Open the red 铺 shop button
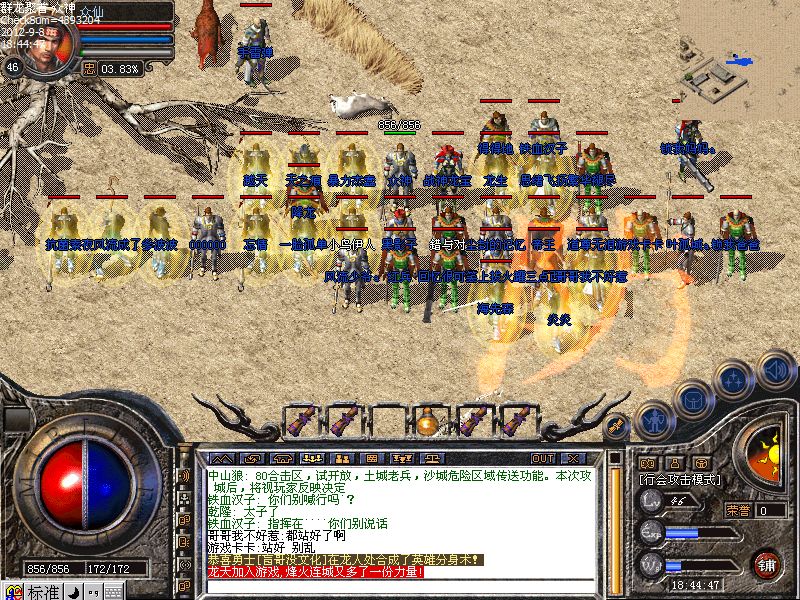Screen dimensions: 800x600 [766, 563]
